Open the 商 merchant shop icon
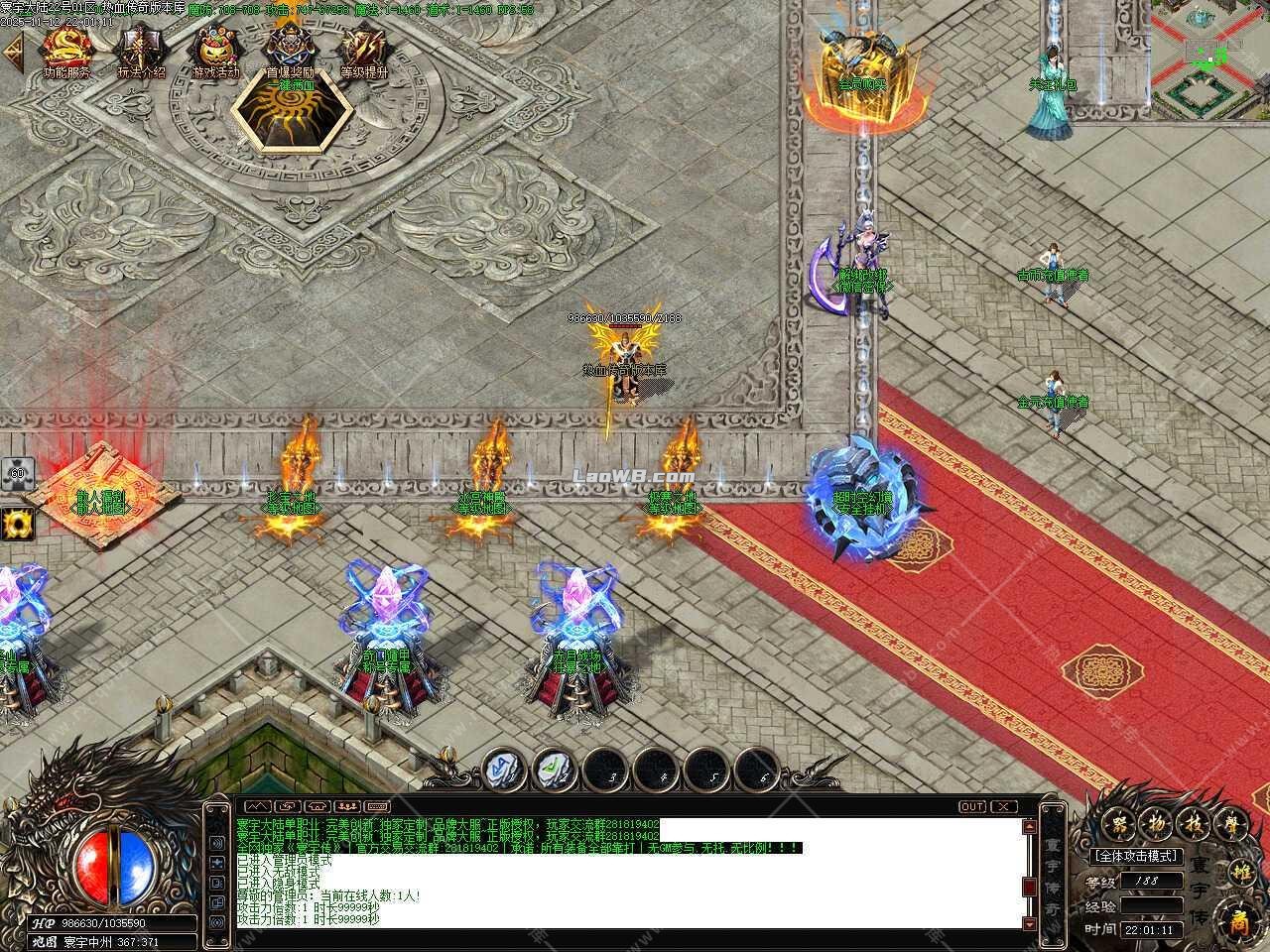The height and width of the screenshot is (952, 1270). click(1239, 920)
